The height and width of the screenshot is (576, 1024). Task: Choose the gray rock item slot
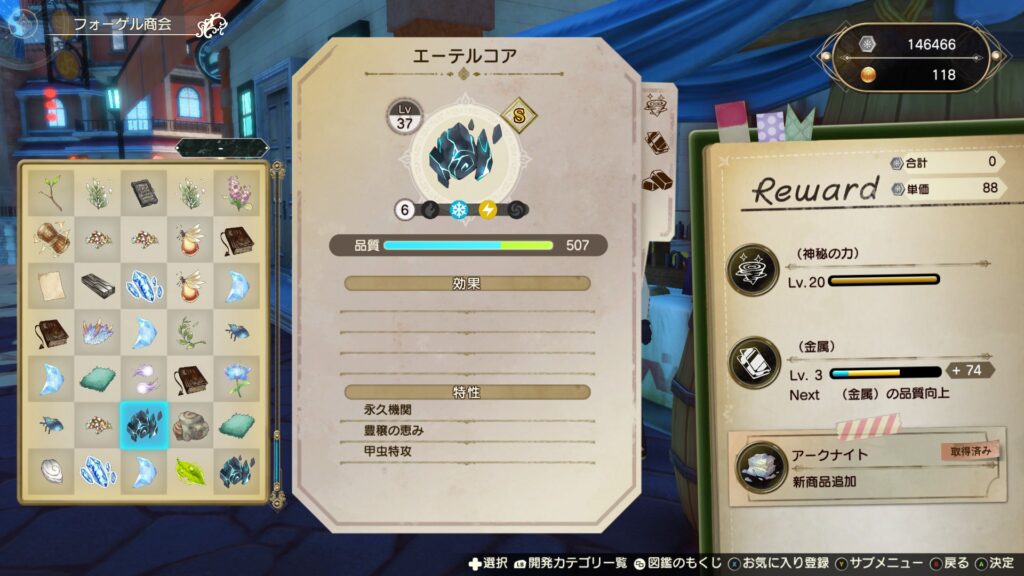[190, 425]
